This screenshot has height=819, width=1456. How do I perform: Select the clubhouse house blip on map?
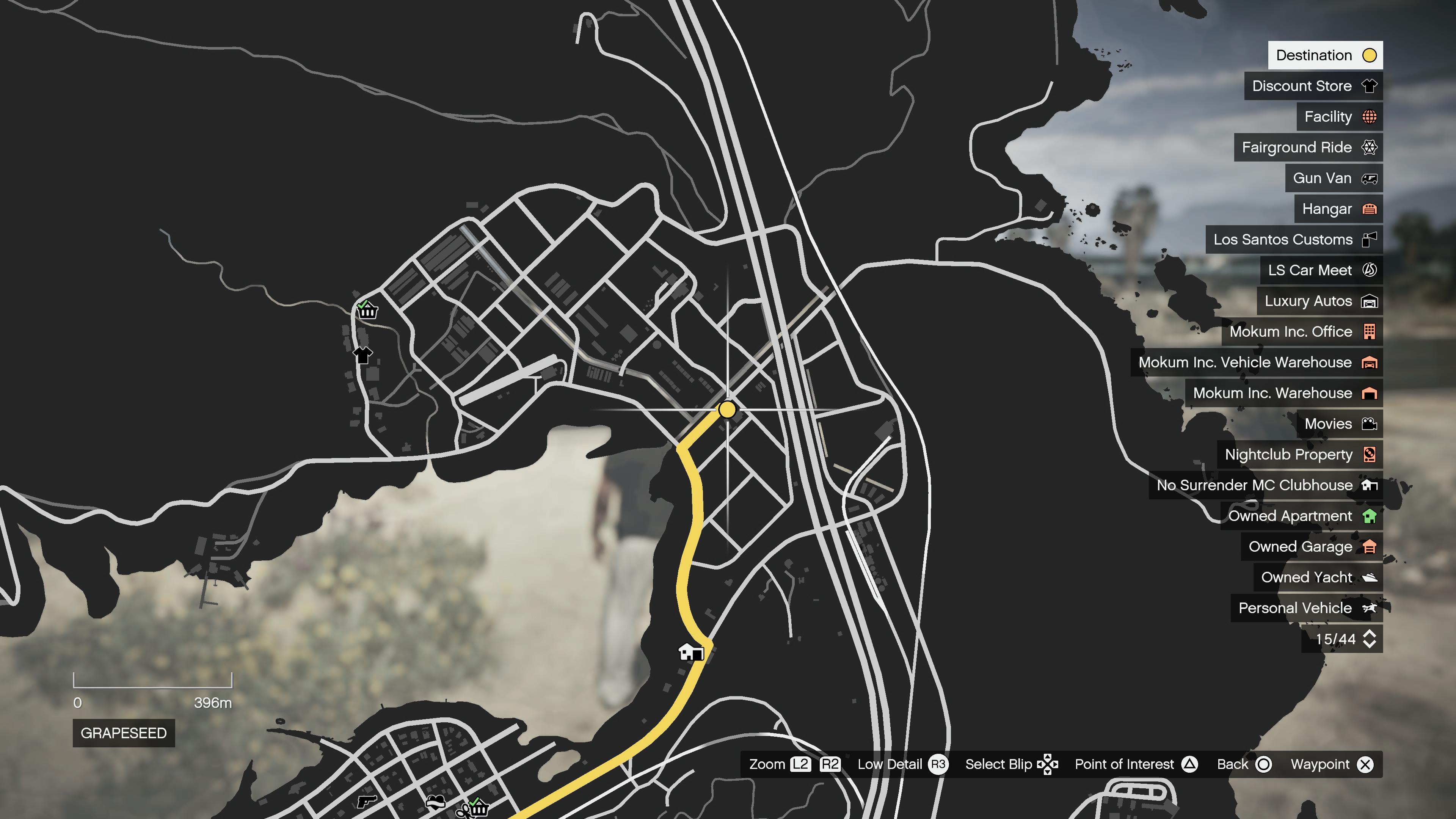690,652
